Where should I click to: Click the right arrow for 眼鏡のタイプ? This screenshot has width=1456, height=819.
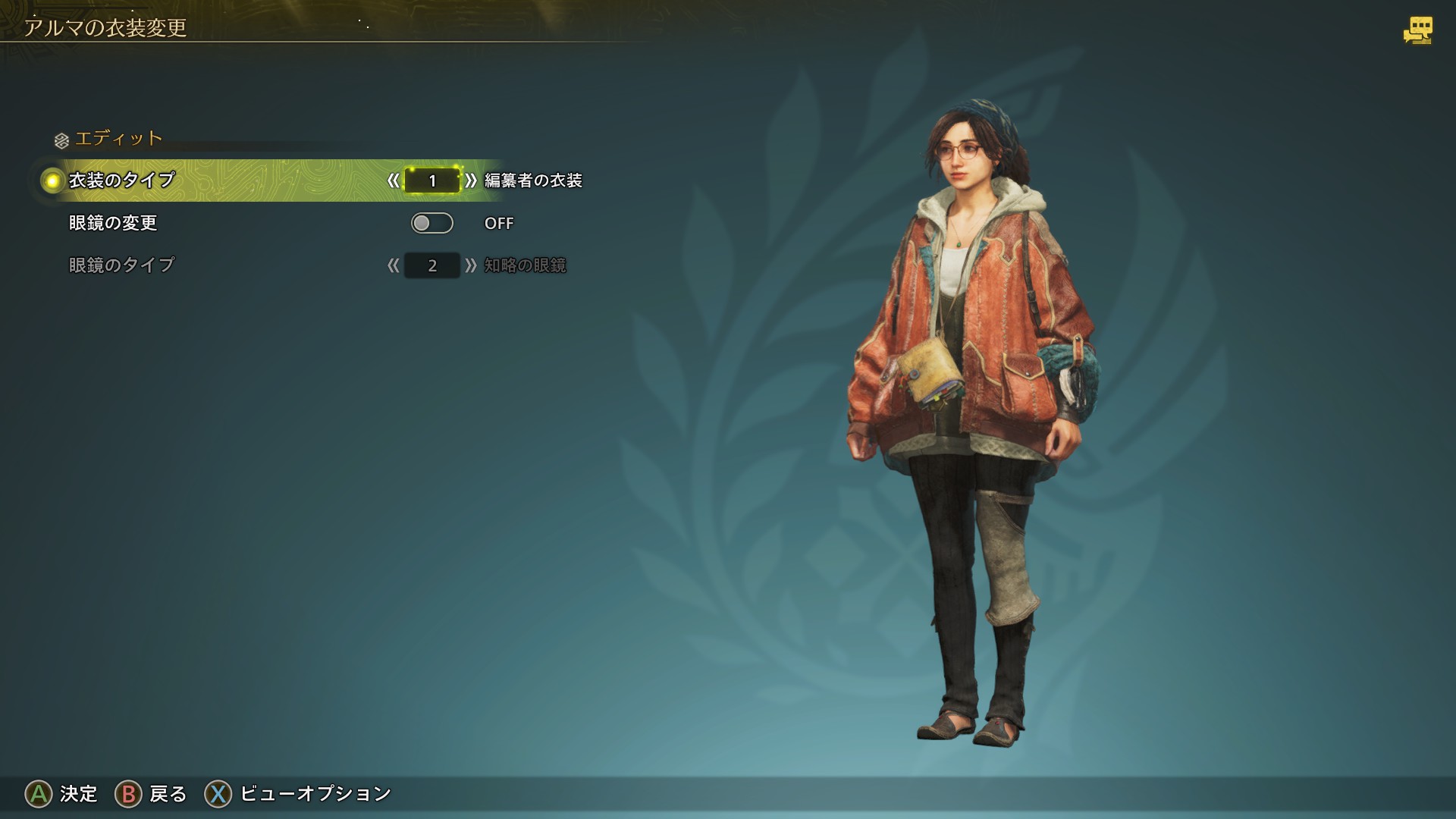(x=471, y=265)
